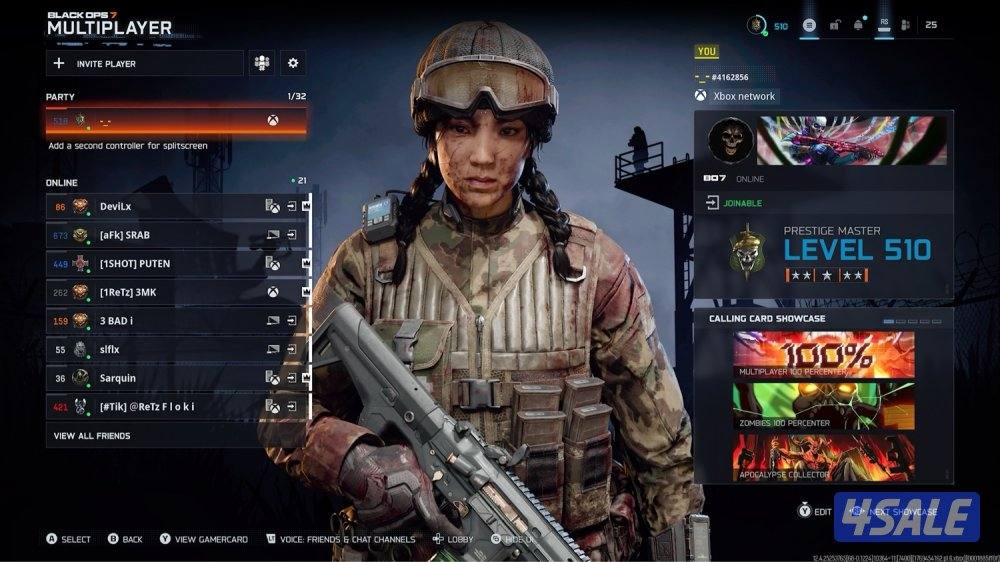This screenshot has height=562, width=1000.
Task: Pick friend [1ReTz] 3MK
Action: point(160,292)
